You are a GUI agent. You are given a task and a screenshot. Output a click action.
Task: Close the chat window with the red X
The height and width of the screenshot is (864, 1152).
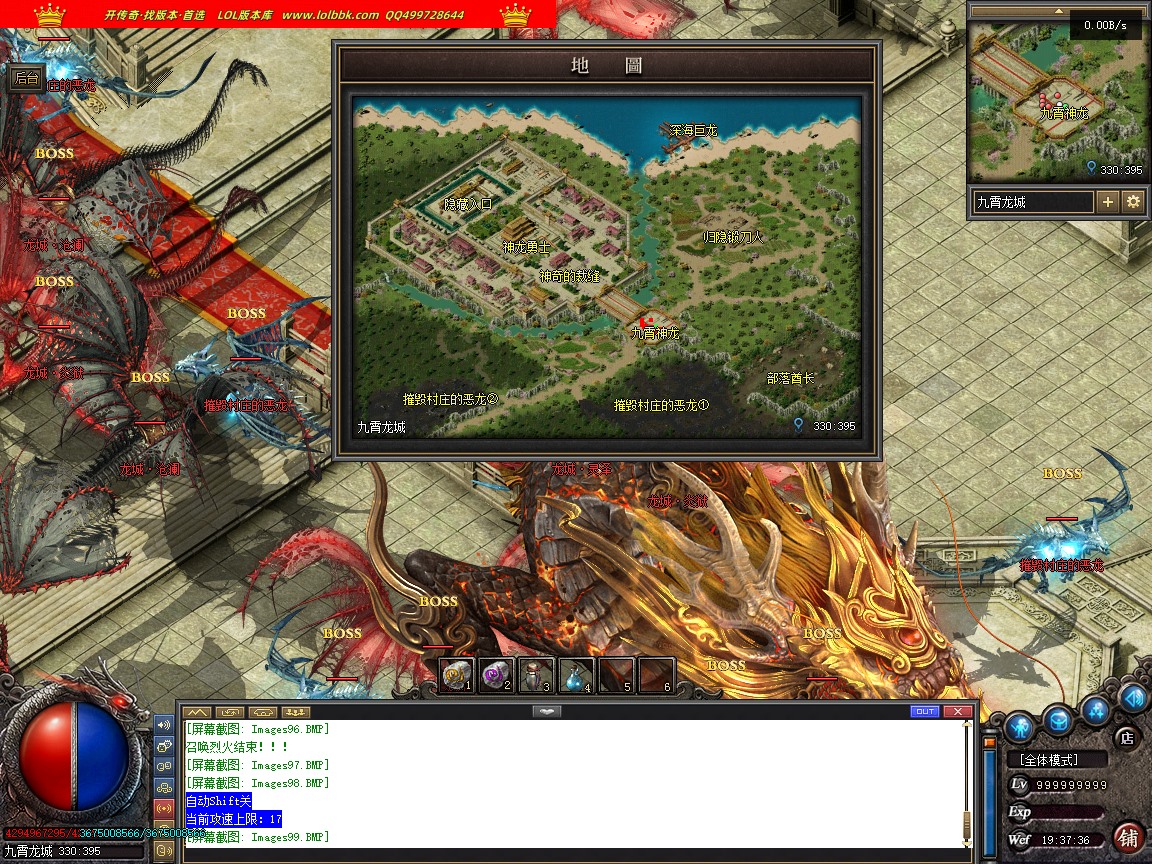click(x=958, y=711)
